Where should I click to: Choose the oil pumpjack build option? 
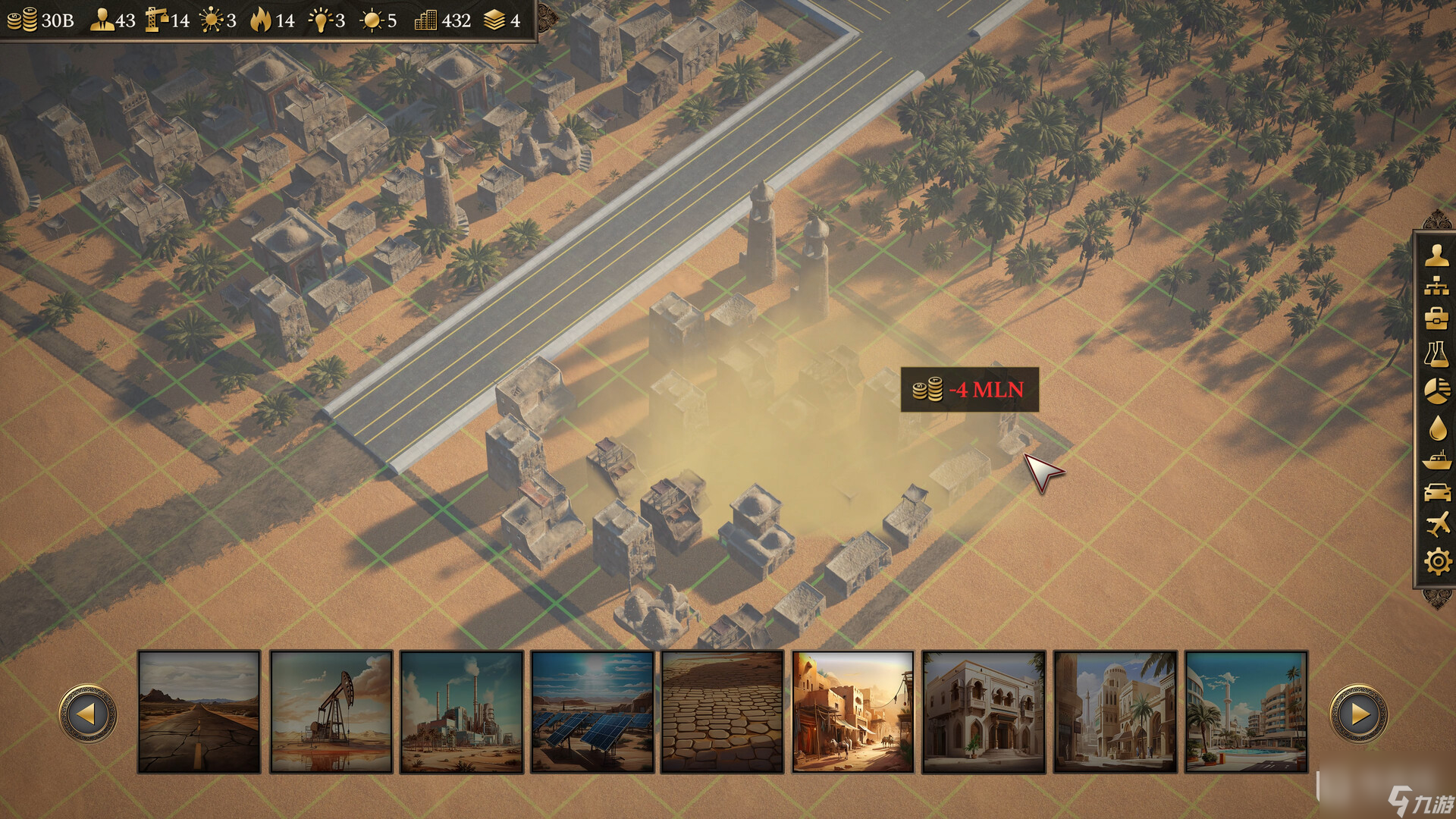(x=331, y=711)
